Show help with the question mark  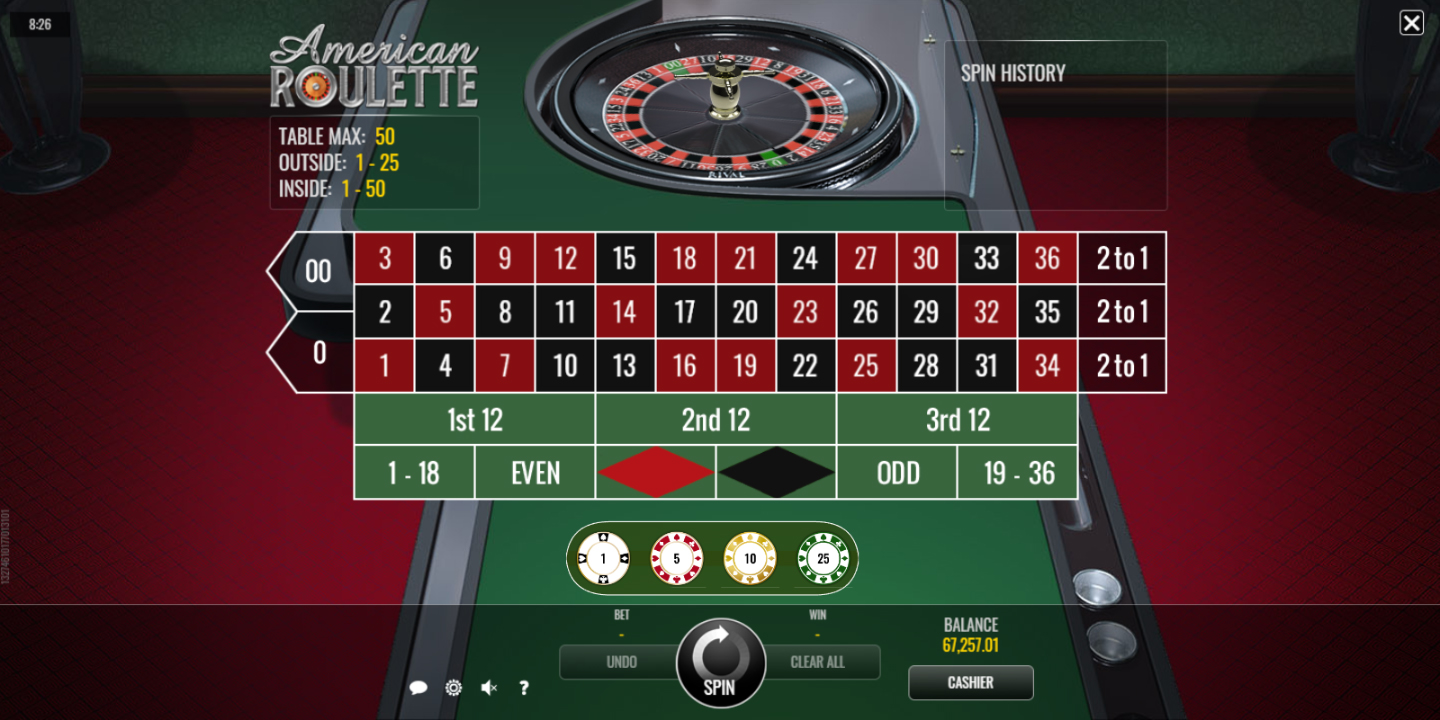tap(524, 688)
